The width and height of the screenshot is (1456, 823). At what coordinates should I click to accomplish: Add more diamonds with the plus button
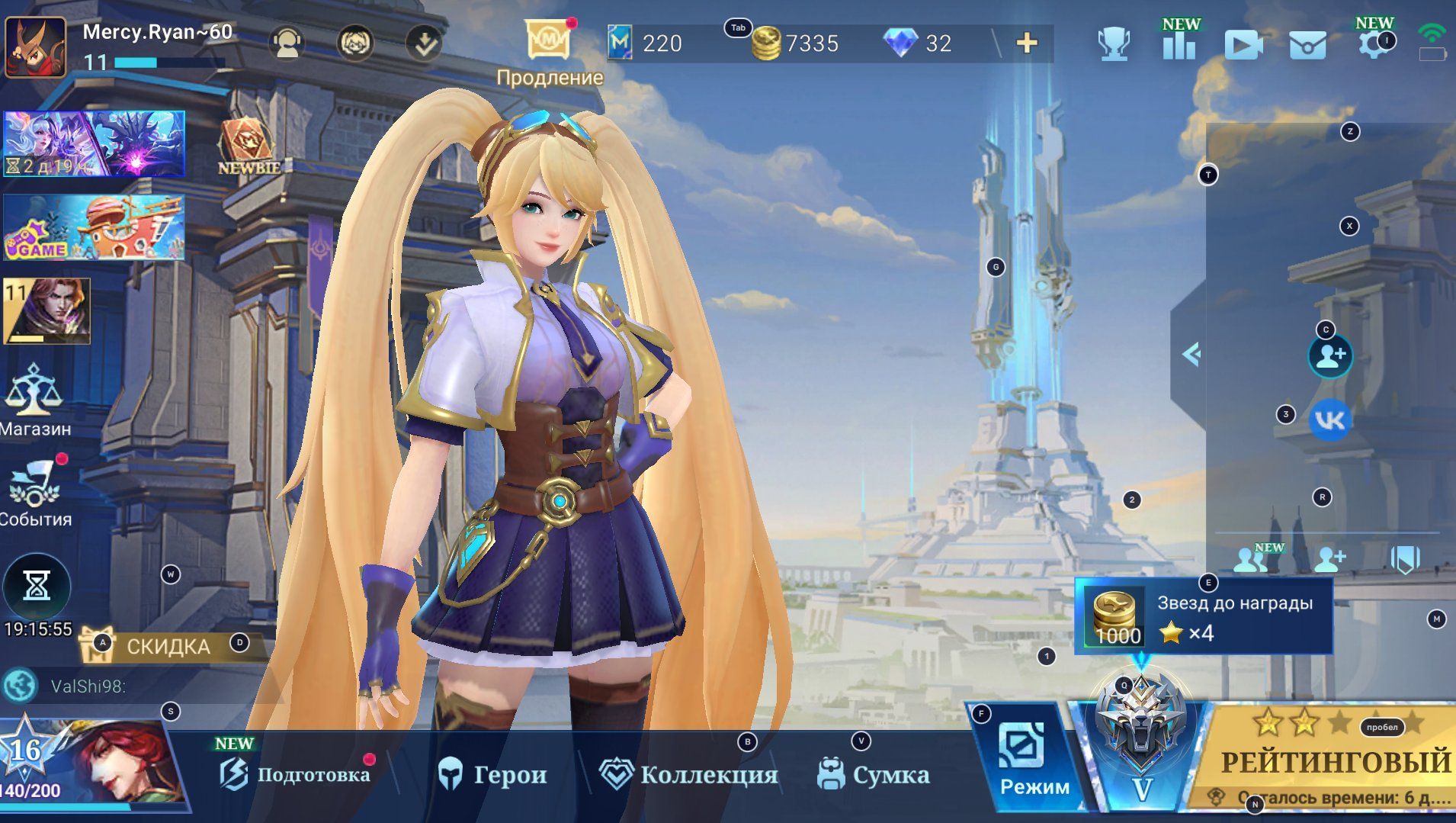pos(1027,43)
